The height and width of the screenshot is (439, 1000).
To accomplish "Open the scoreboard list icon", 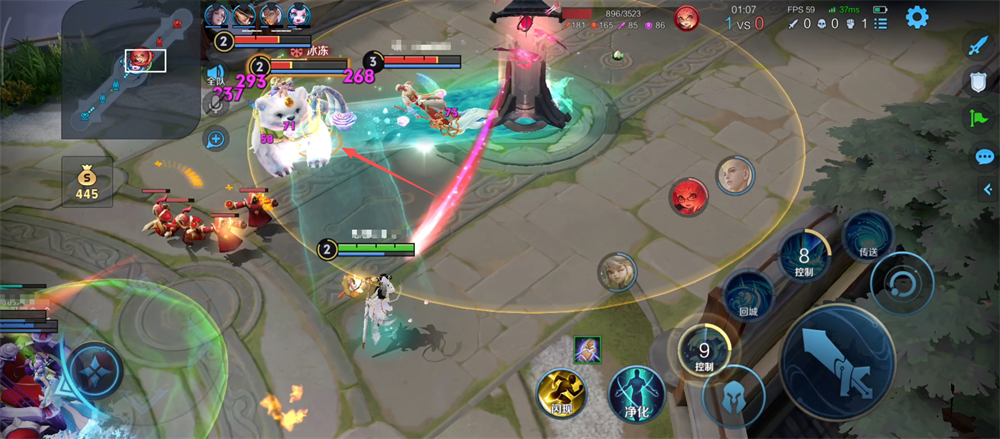I will pyautogui.click(x=880, y=22).
